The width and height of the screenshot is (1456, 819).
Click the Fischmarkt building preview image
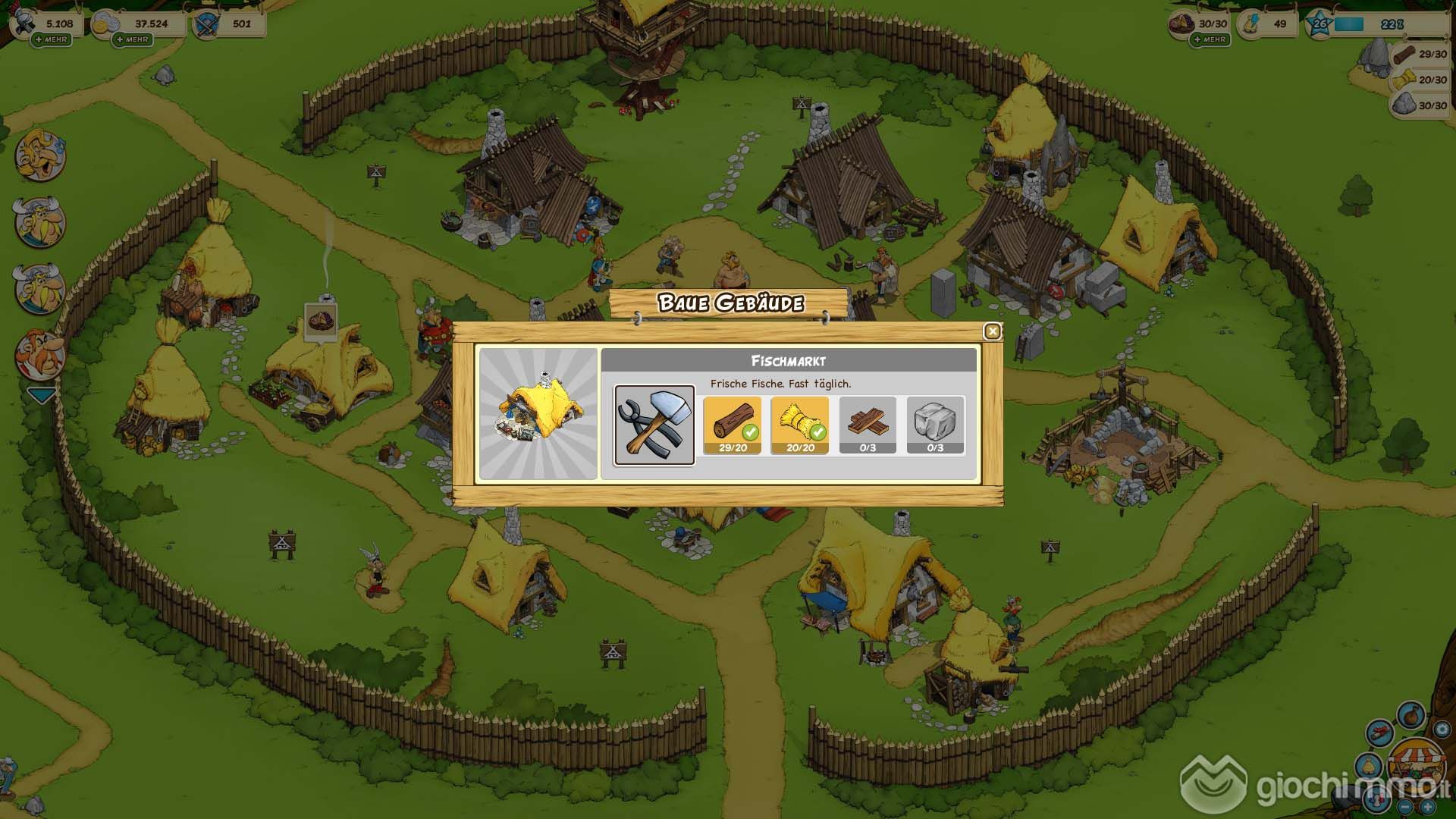click(538, 414)
